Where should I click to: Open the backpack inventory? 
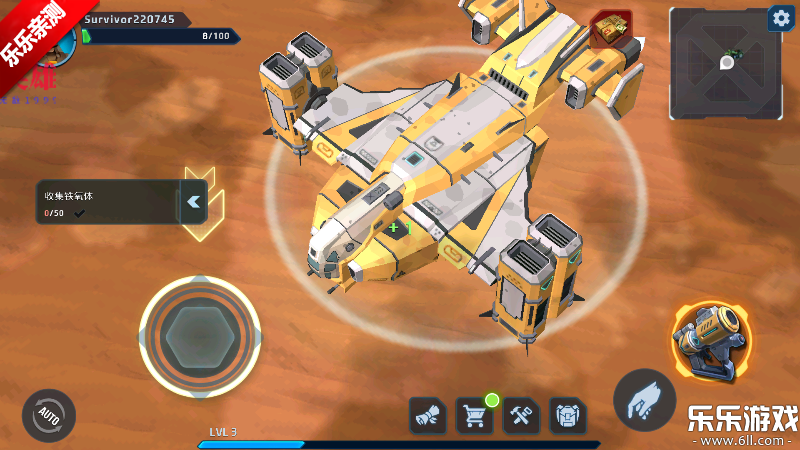tap(568, 415)
